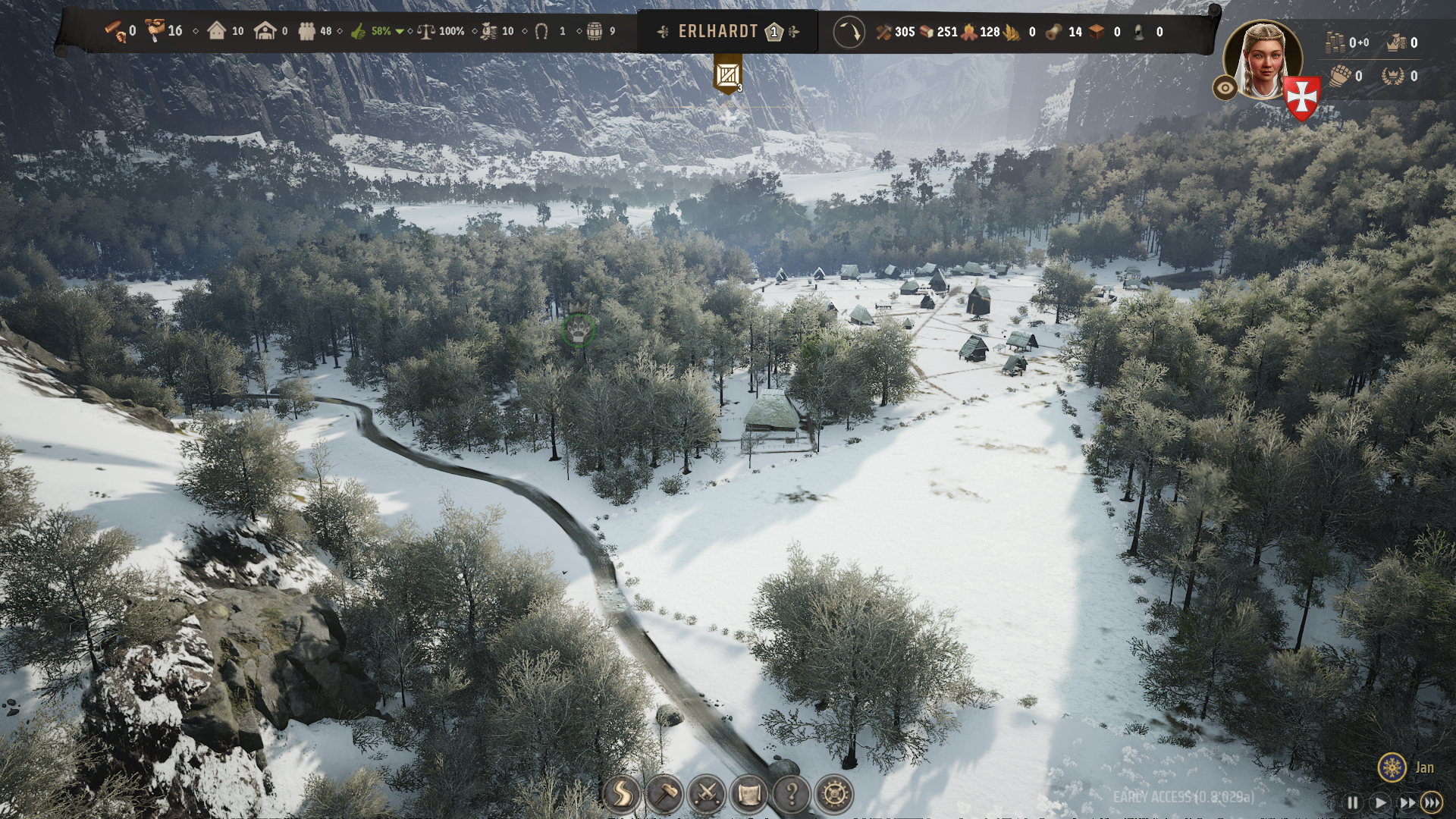Set game speed to triple fast-forward
The image size is (1456, 819).
(x=1432, y=802)
